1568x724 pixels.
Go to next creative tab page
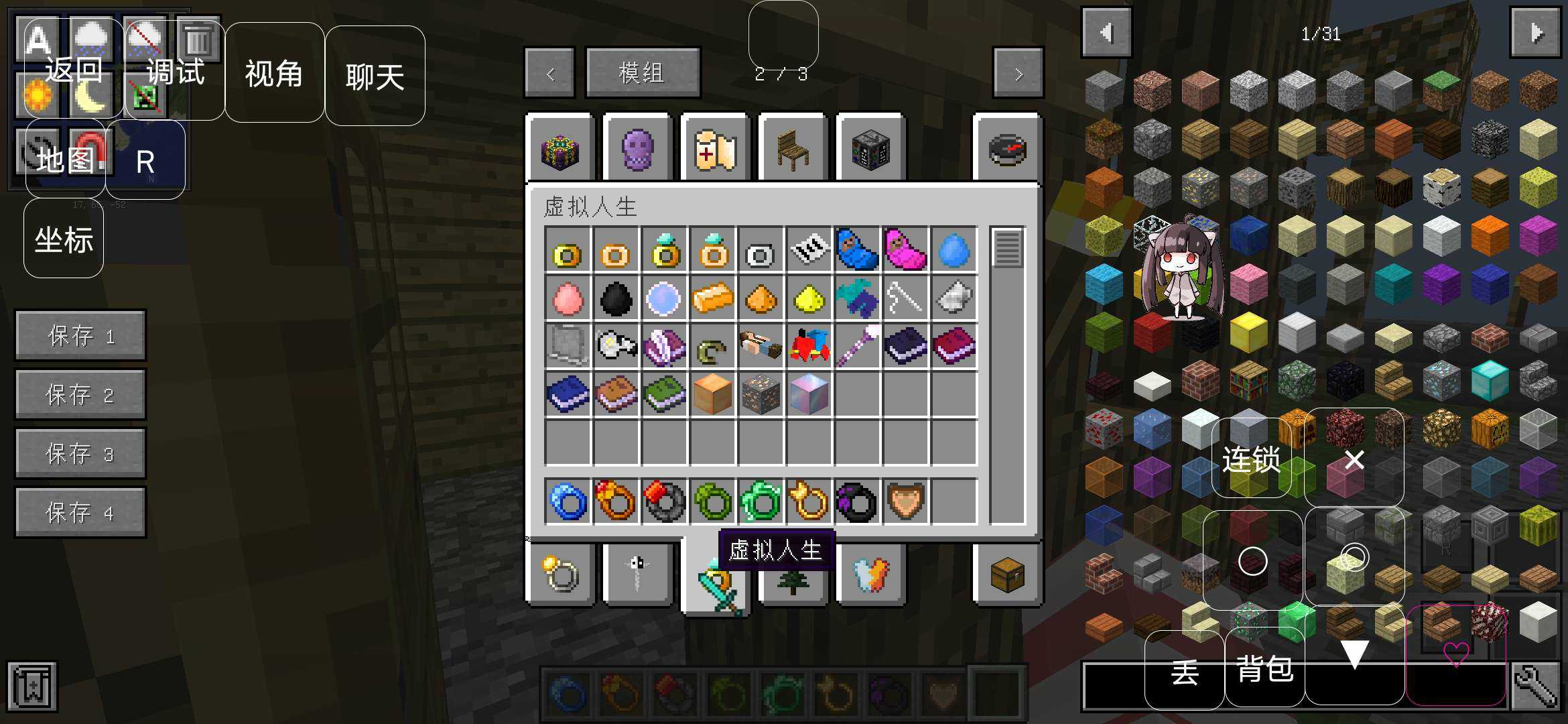[x=1018, y=73]
